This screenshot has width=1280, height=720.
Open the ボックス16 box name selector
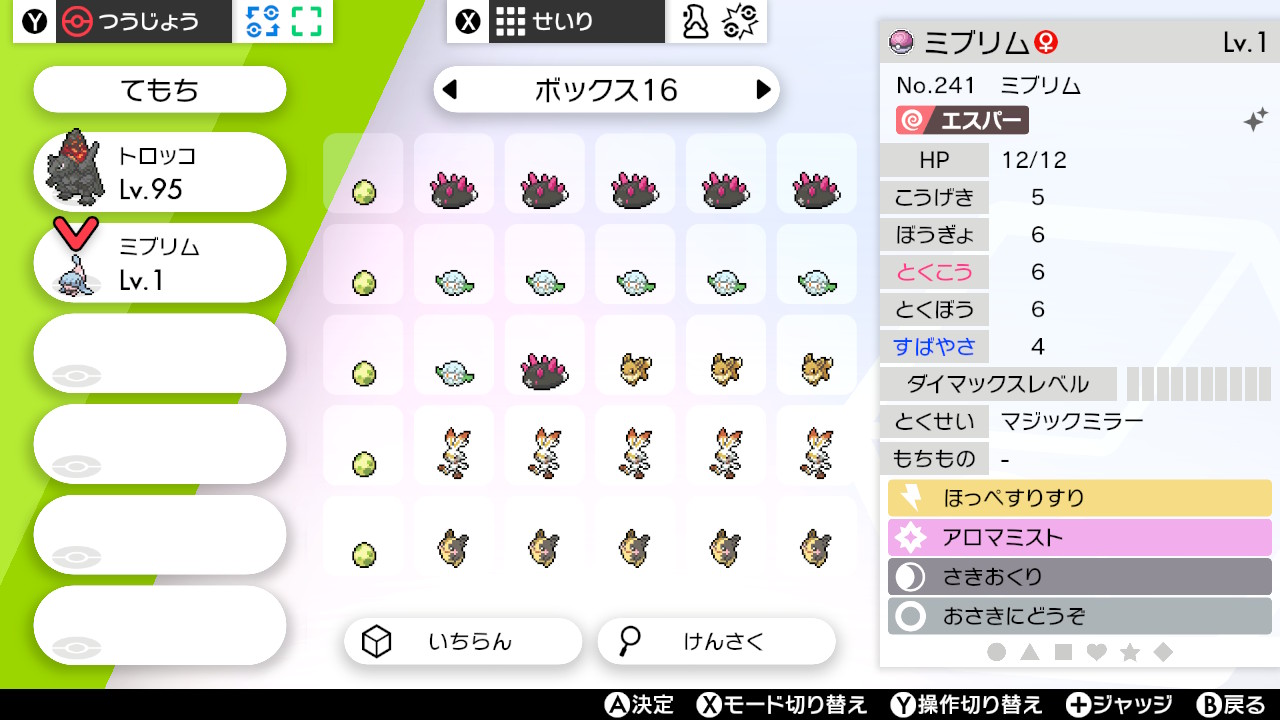point(606,89)
